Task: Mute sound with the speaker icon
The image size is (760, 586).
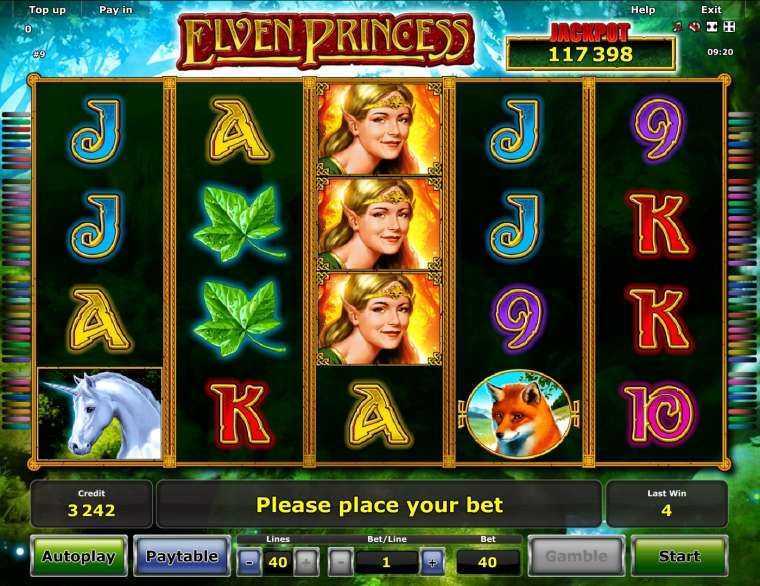Action: [694, 27]
